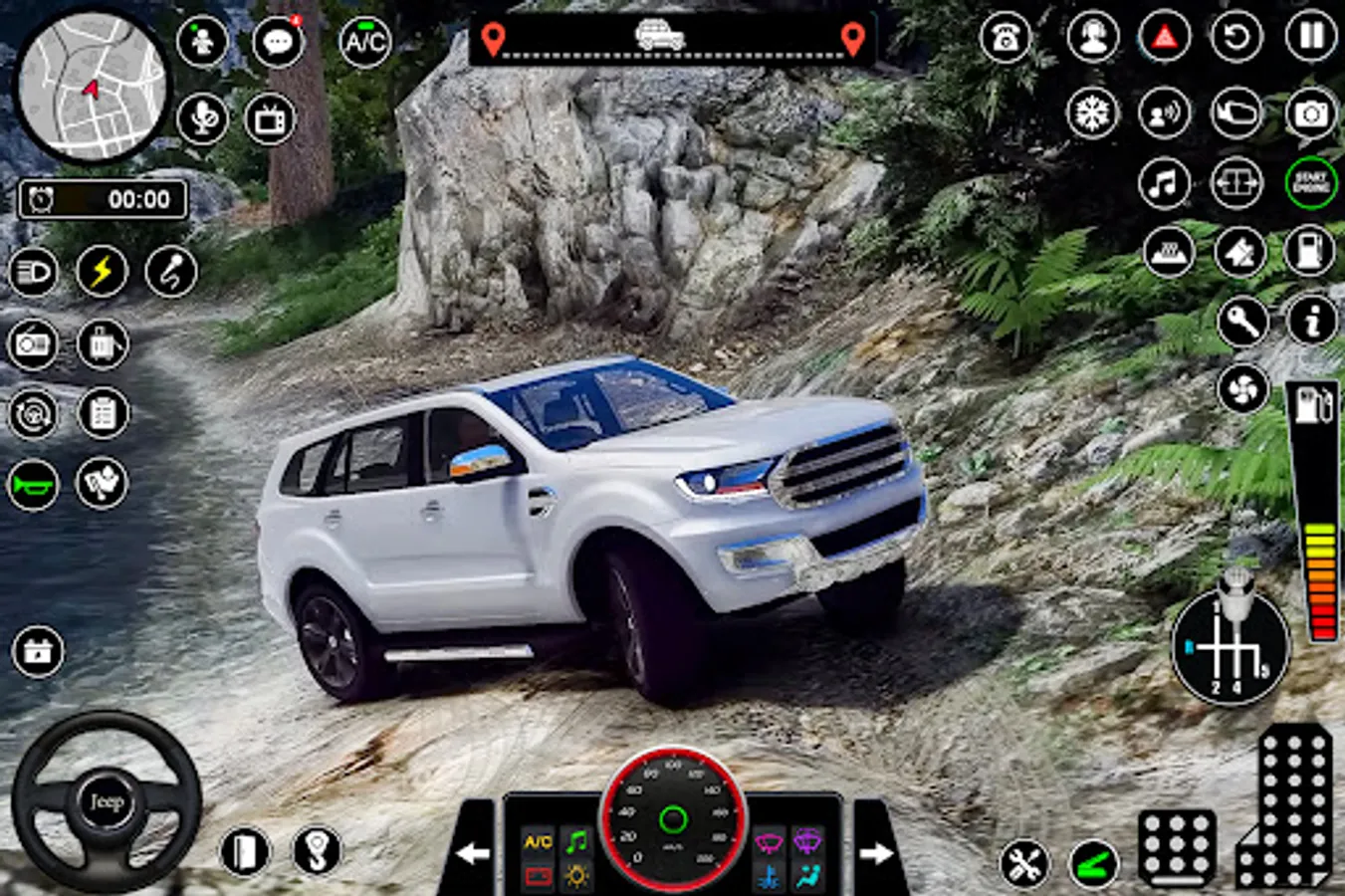Open the fuel pump station icon
The height and width of the screenshot is (896, 1345).
(x=1311, y=249)
